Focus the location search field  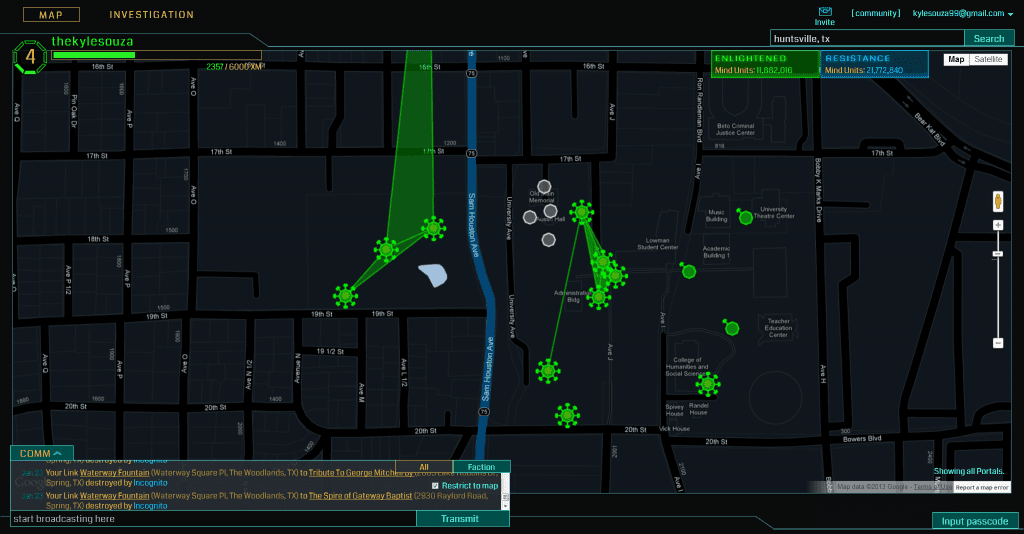[867, 39]
